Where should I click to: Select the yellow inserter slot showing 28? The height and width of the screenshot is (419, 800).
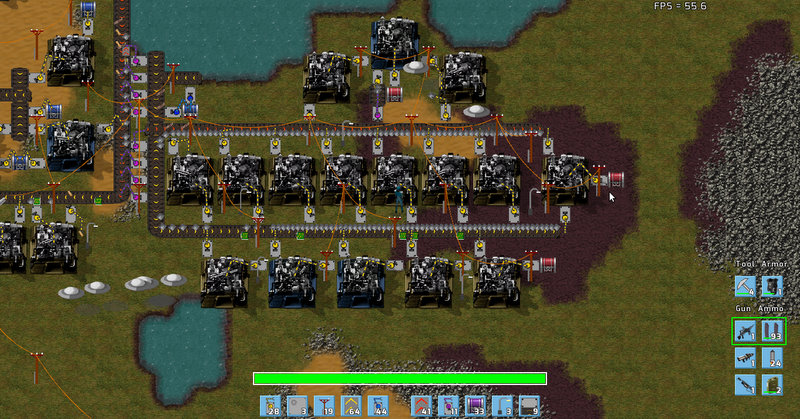point(272,406)
